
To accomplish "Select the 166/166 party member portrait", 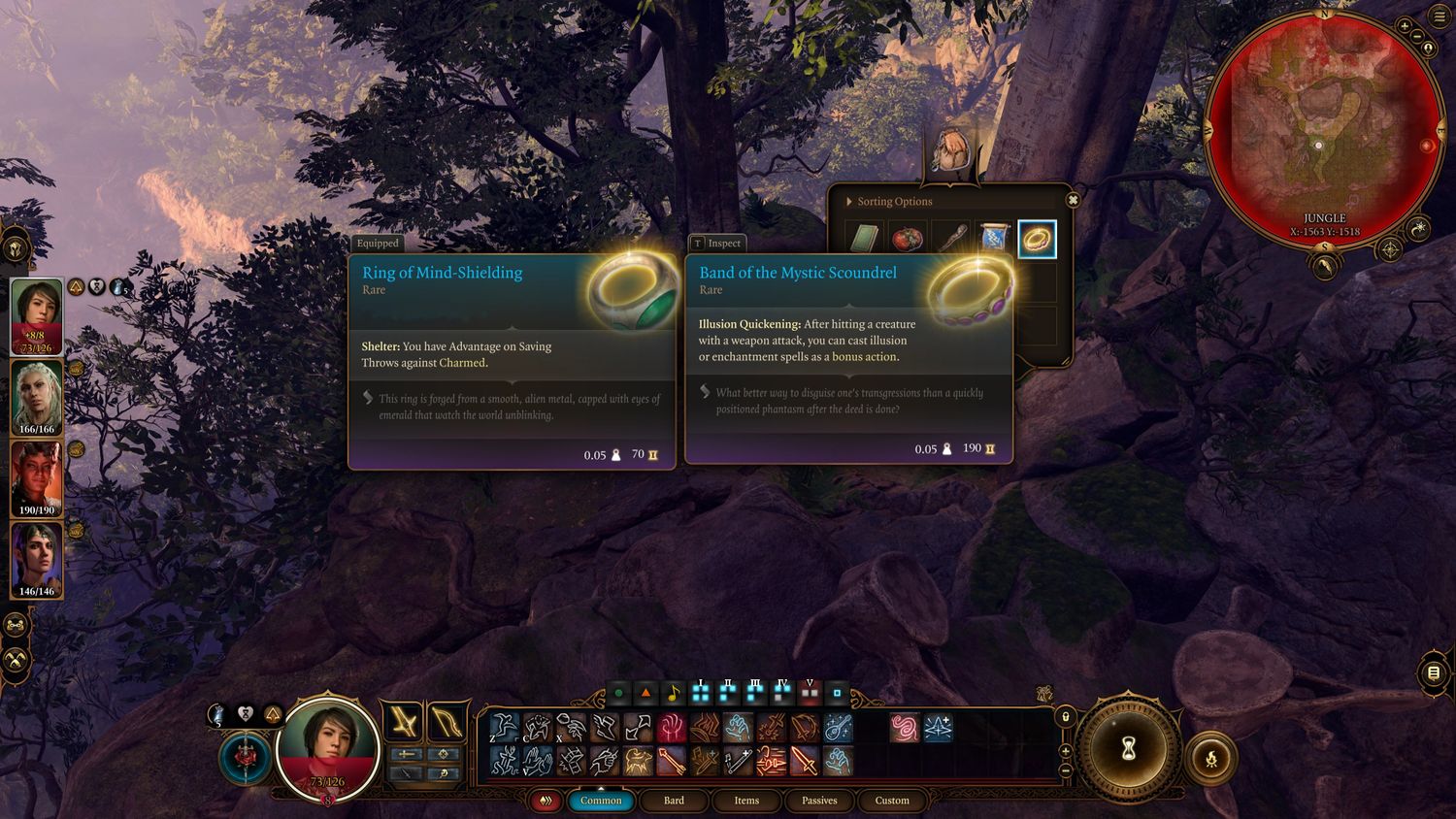I will point(37,398).
